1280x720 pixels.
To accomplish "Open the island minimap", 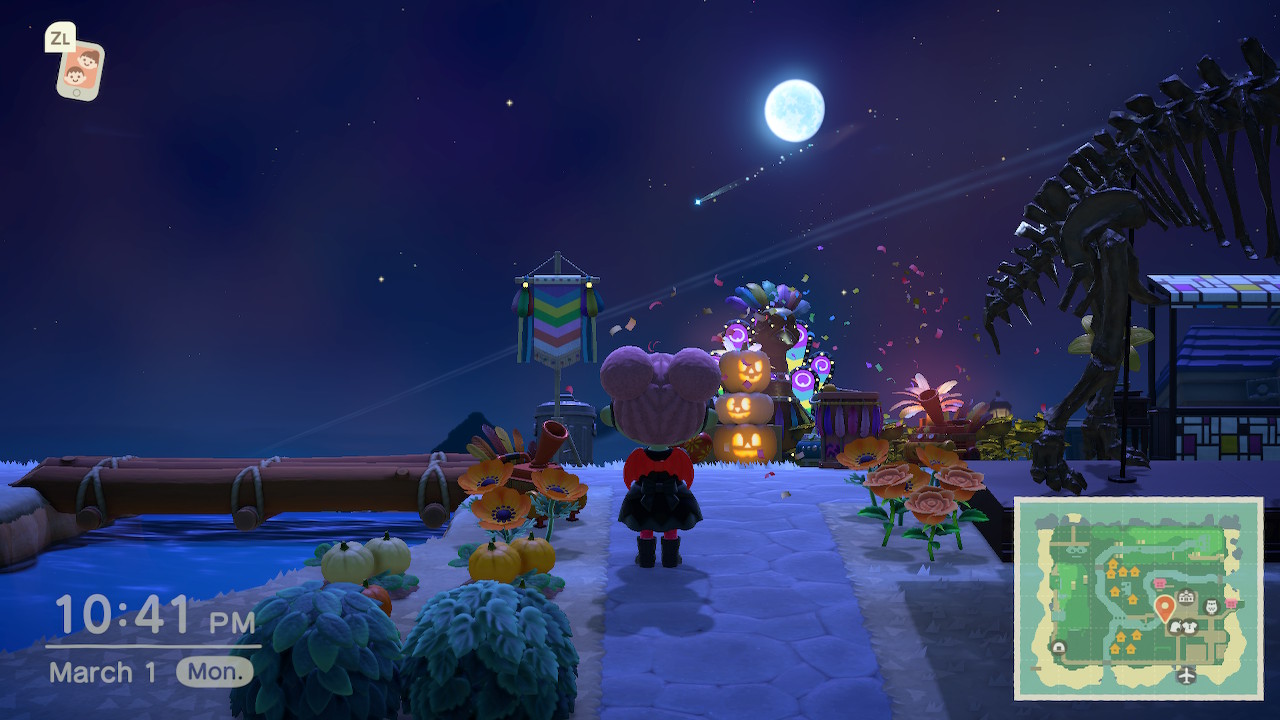I will click(1138, 597).
